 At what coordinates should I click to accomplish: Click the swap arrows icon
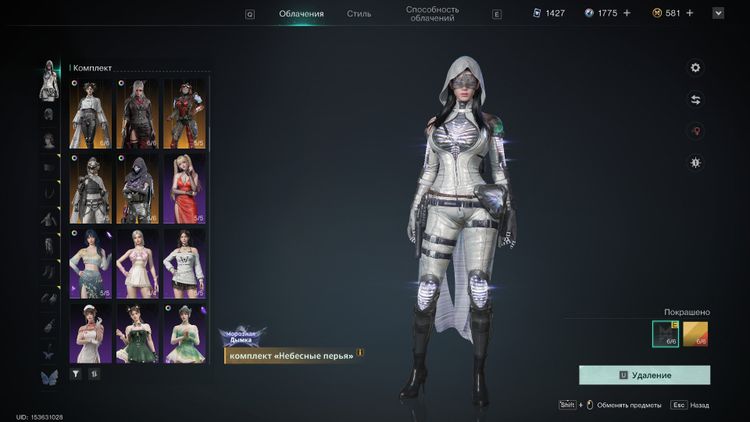[x=696, y=100]
